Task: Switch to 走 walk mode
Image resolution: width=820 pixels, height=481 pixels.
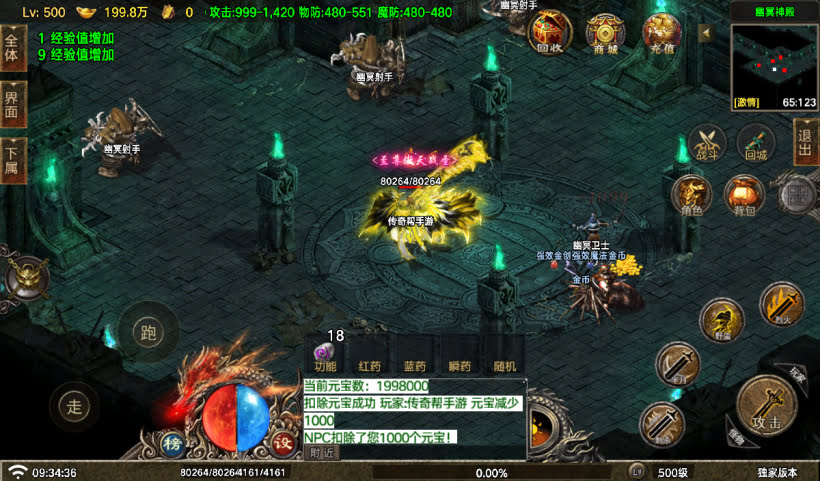Action: 74,405
